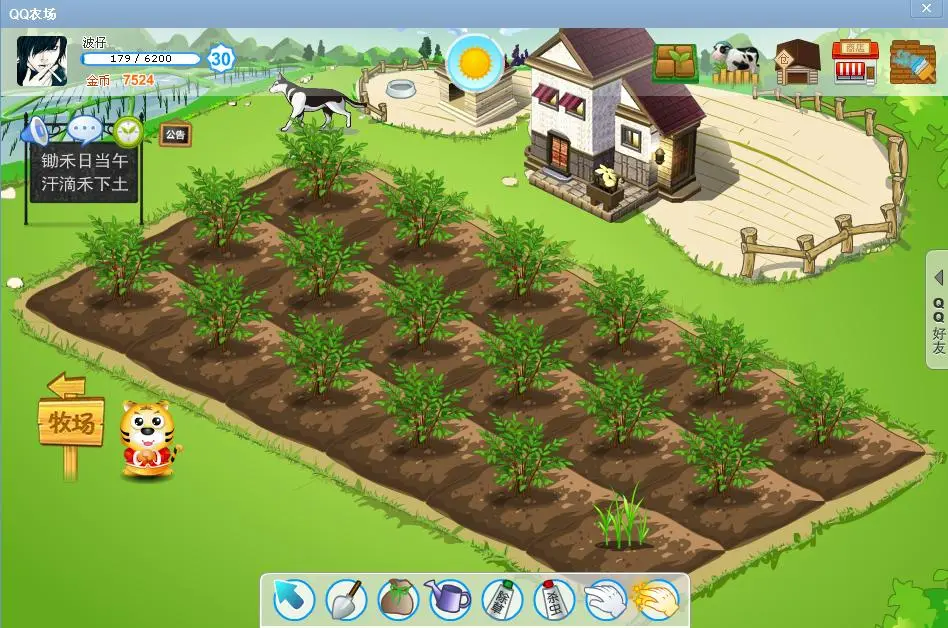Open the green clock icon

click(x=127, y=131)
